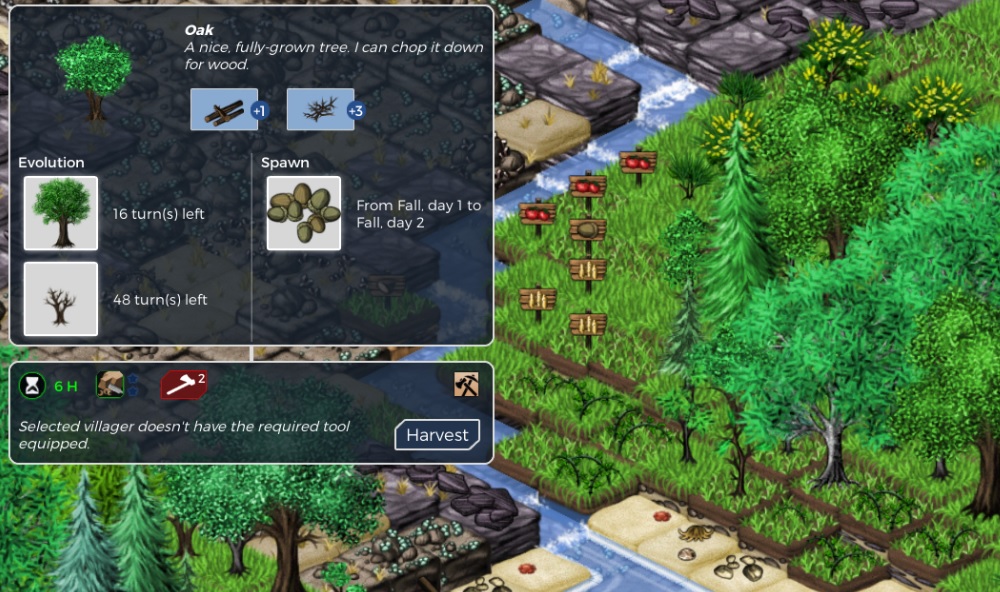Click the wood logs resource icon

(224, 109)
